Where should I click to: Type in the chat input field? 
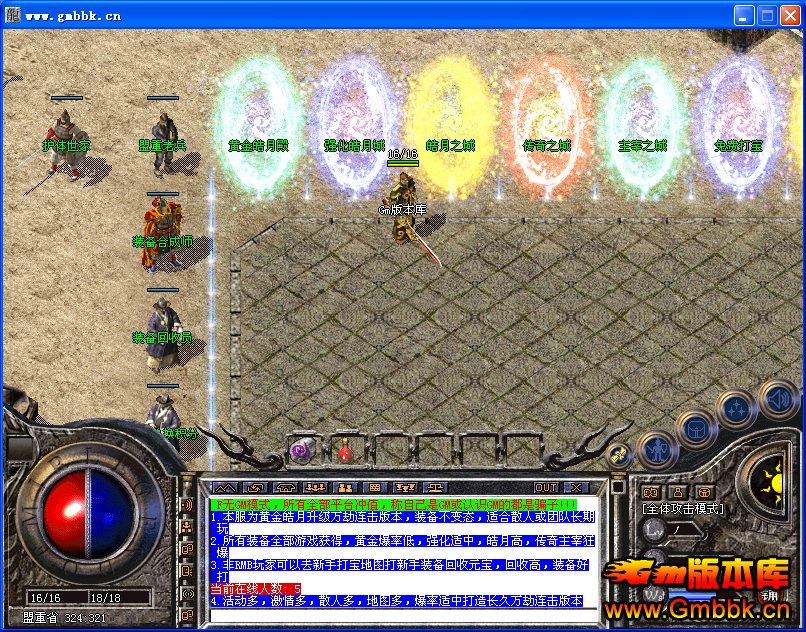tap(398, 615)
